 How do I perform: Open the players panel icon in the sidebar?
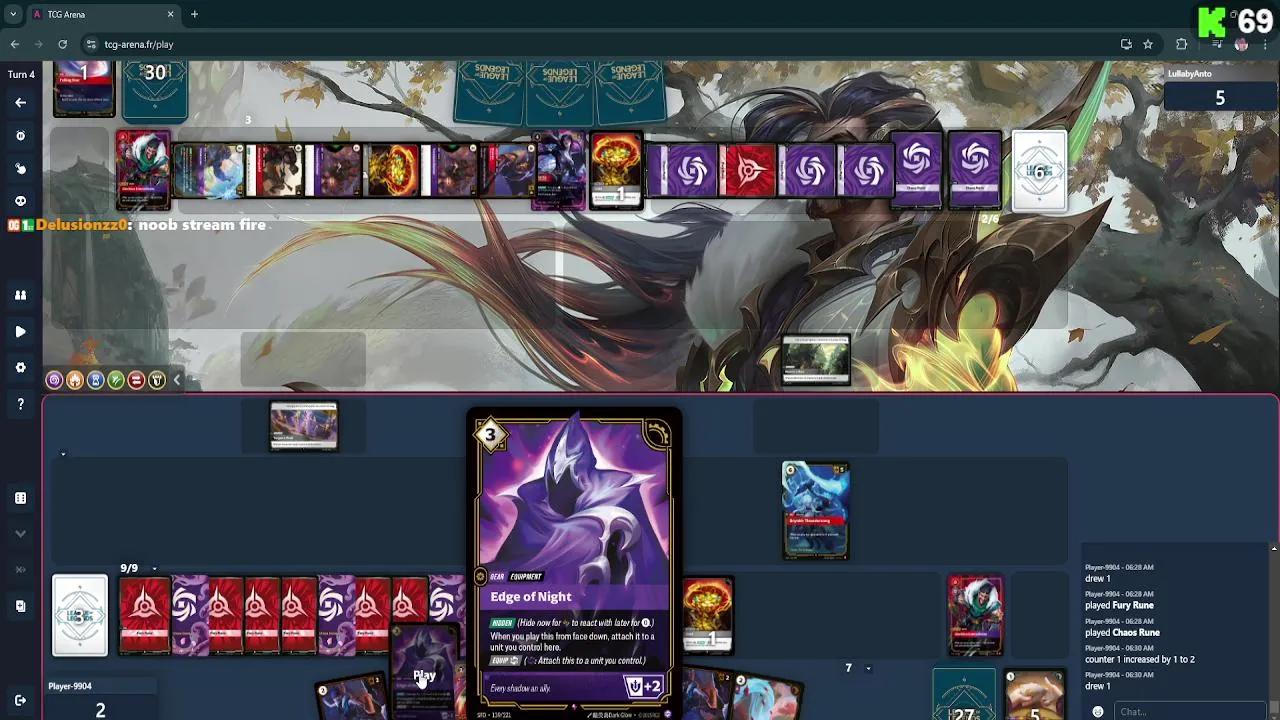(x=21, y=295)
